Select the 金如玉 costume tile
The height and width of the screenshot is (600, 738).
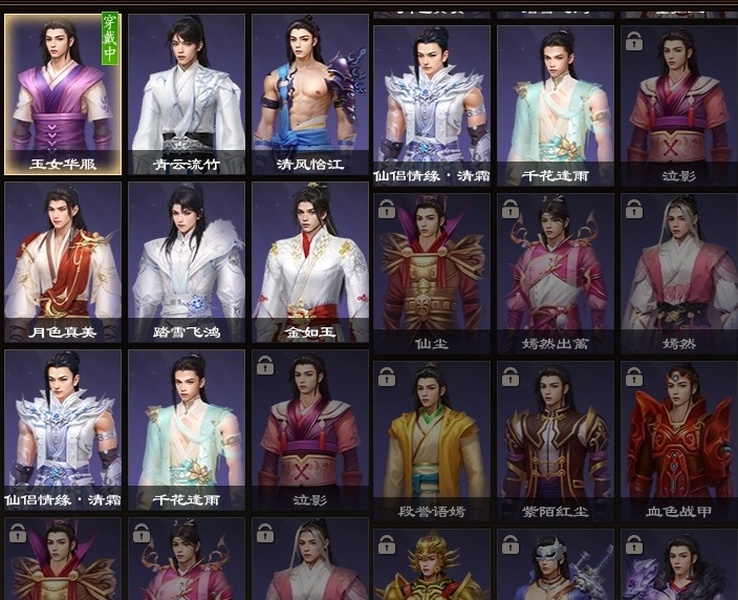click(309, 262)
